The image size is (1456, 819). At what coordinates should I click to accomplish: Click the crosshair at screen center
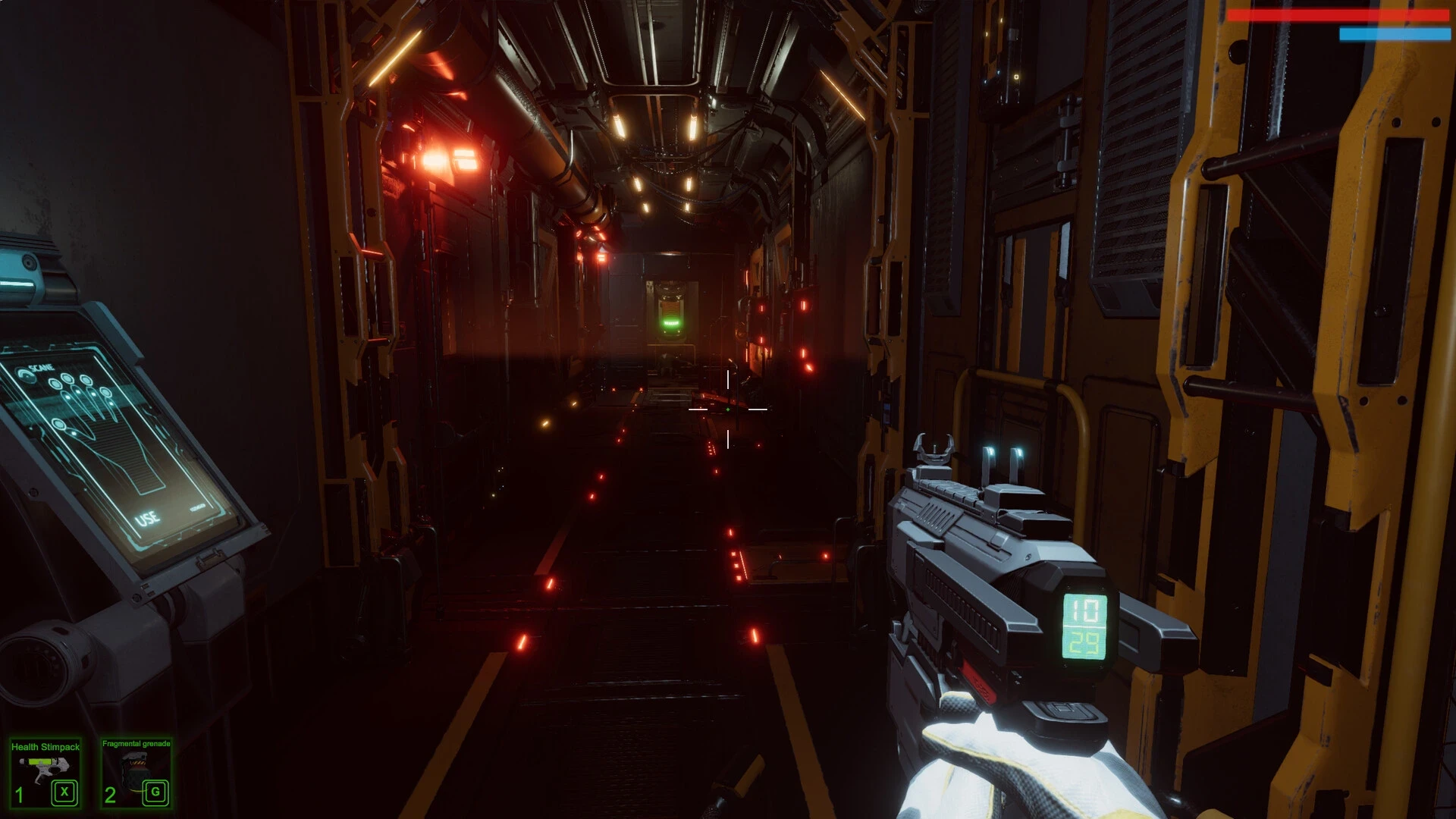click(x=728, y=408)
